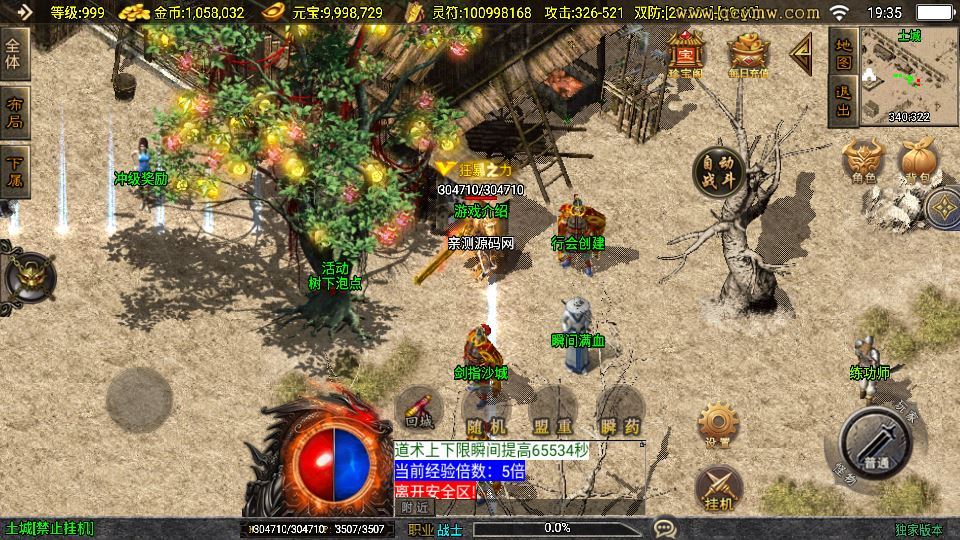
Task: Click the 退出 exit button
Action: (x=843, y=101)
